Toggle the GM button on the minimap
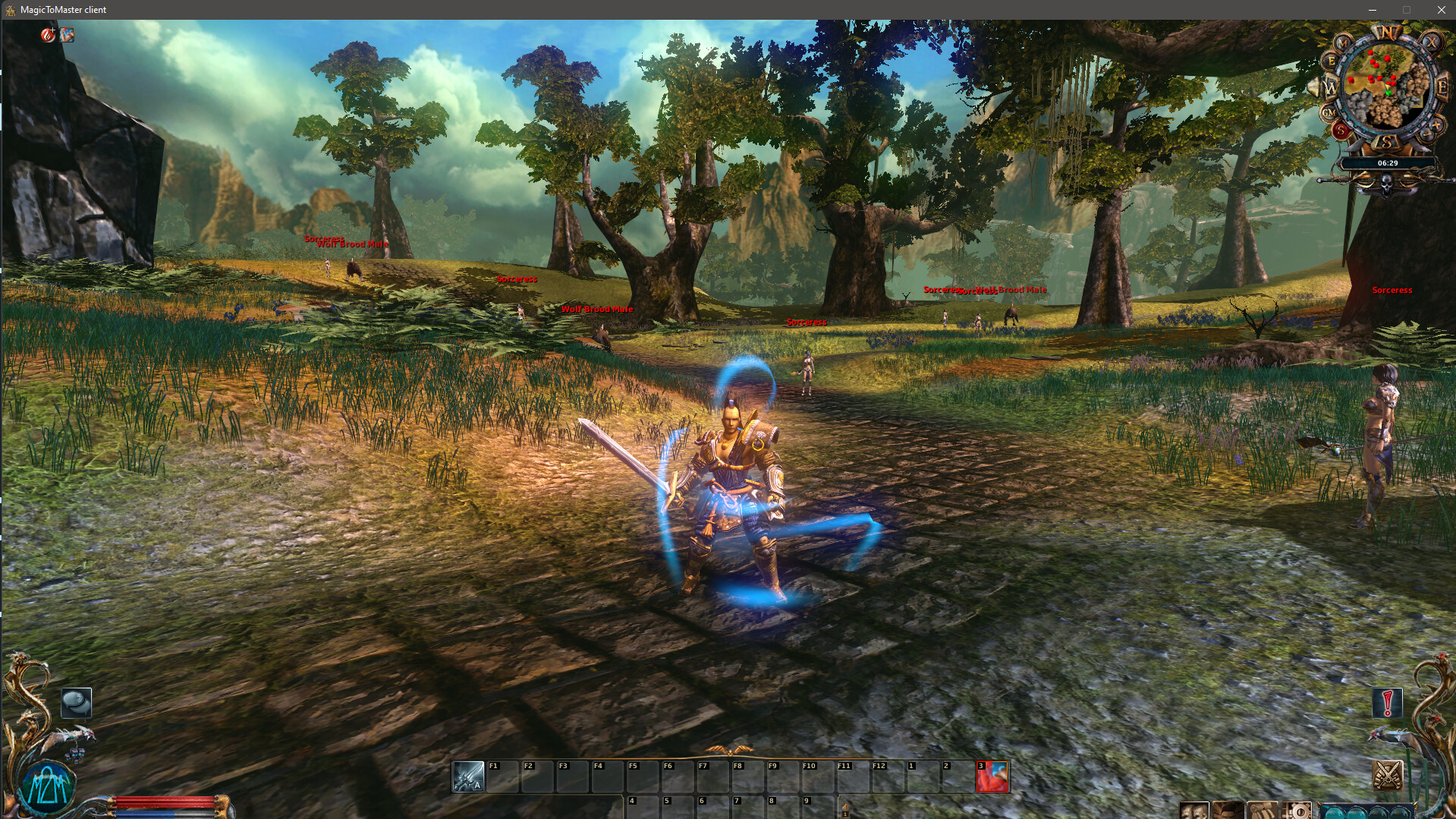 [1329, 112]
